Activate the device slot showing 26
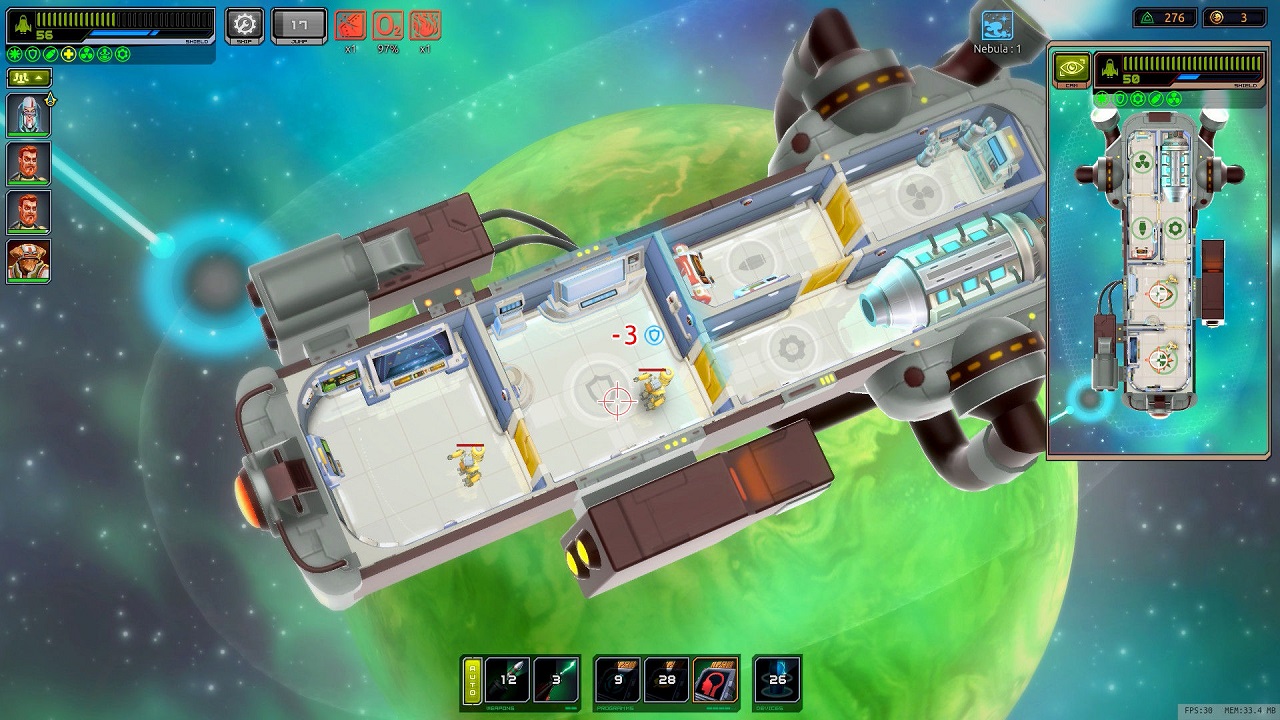The width and height of the screenshot is (1280, 720). pos(777,680)
